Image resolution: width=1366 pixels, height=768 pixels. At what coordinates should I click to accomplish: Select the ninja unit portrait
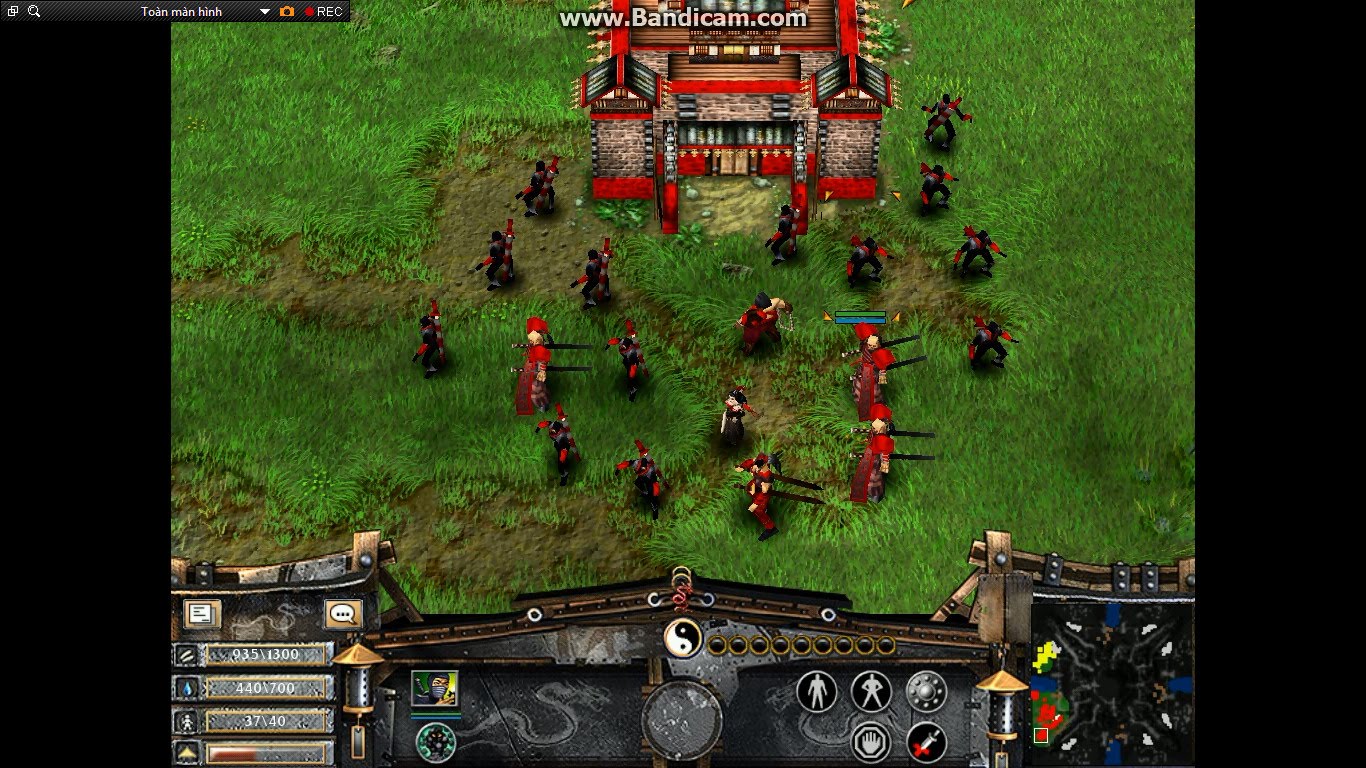[436, 686]
